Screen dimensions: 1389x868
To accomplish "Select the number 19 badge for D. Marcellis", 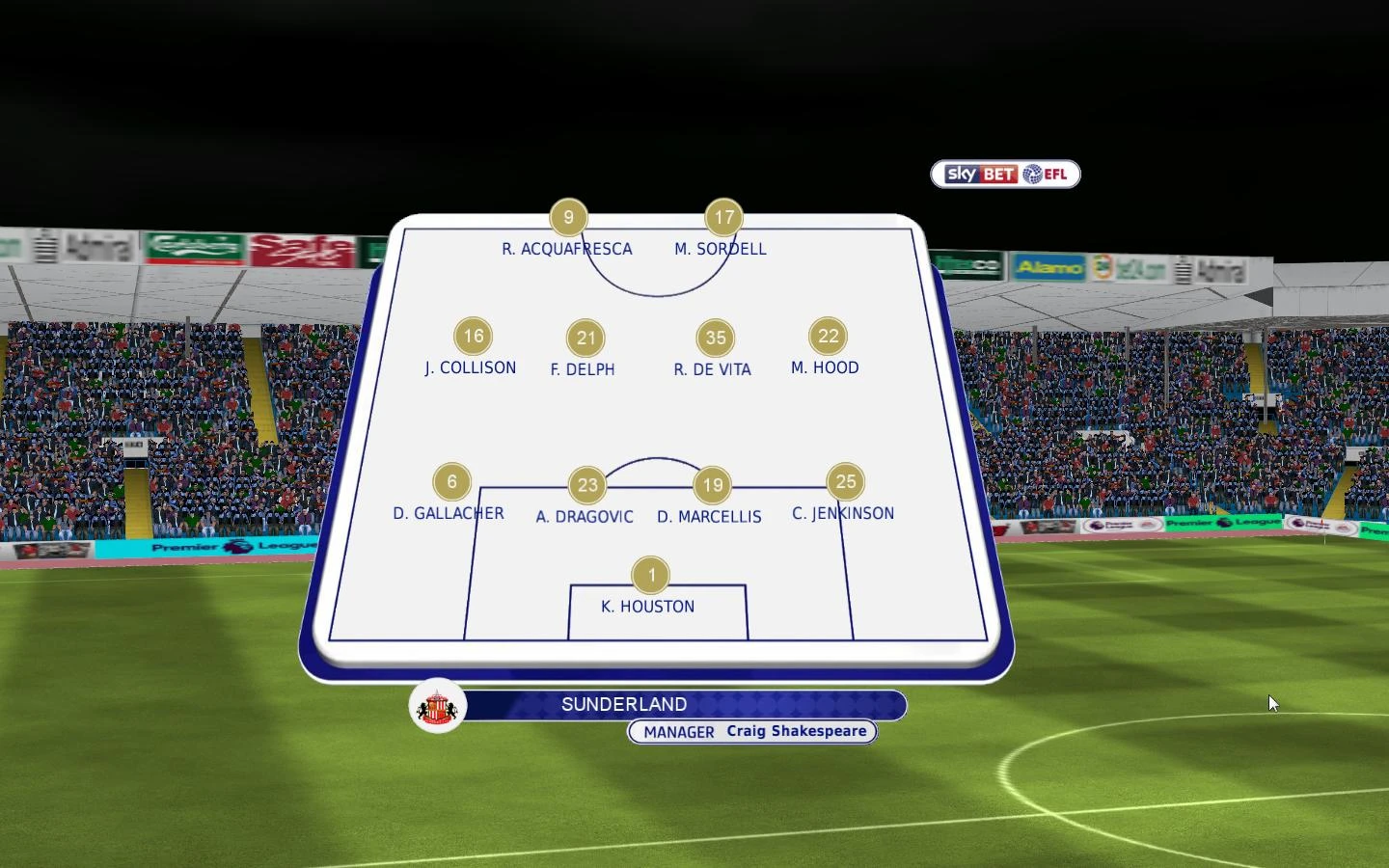I will pos(713,485).
